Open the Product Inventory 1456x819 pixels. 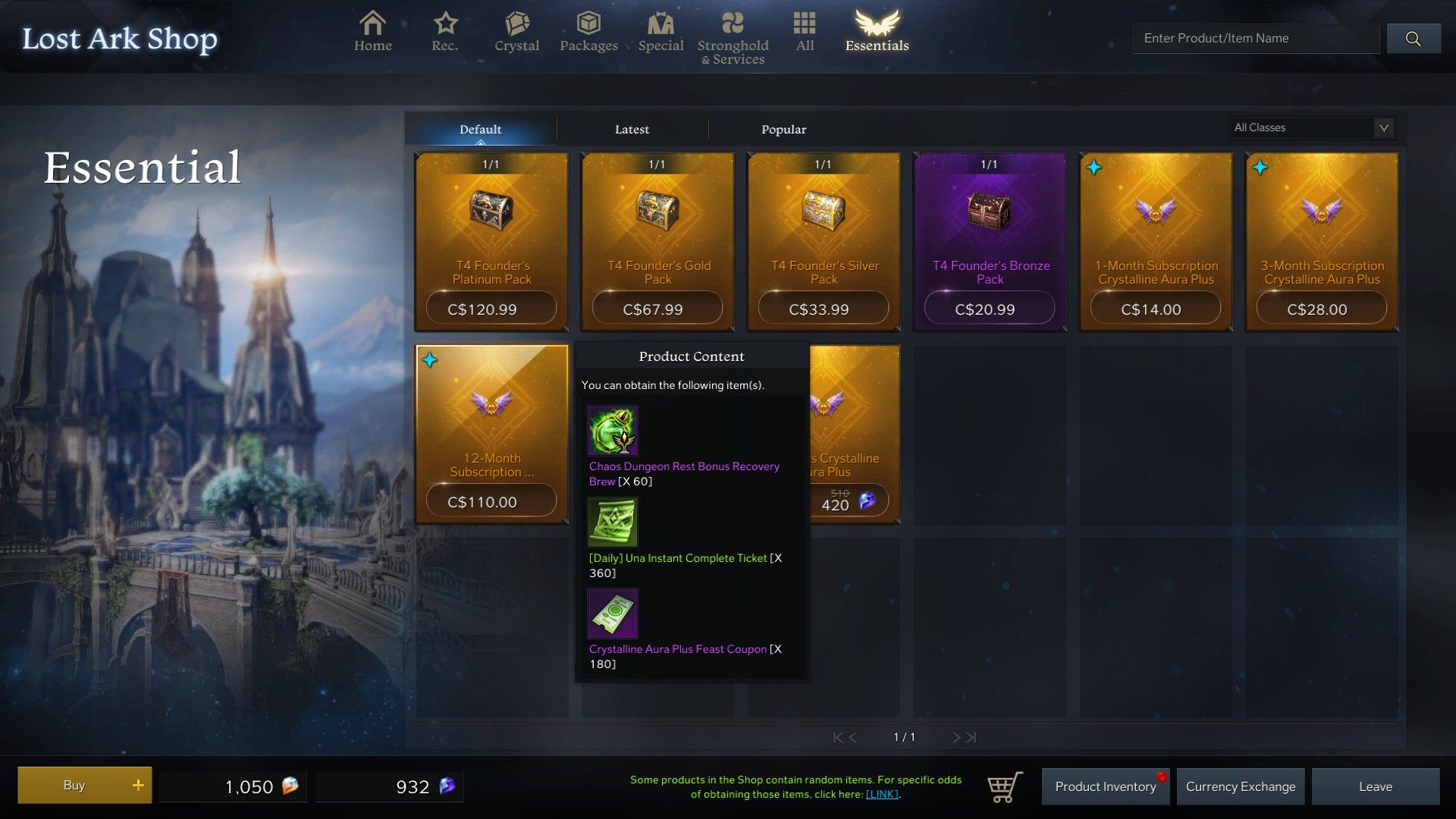pos(1104,786)
